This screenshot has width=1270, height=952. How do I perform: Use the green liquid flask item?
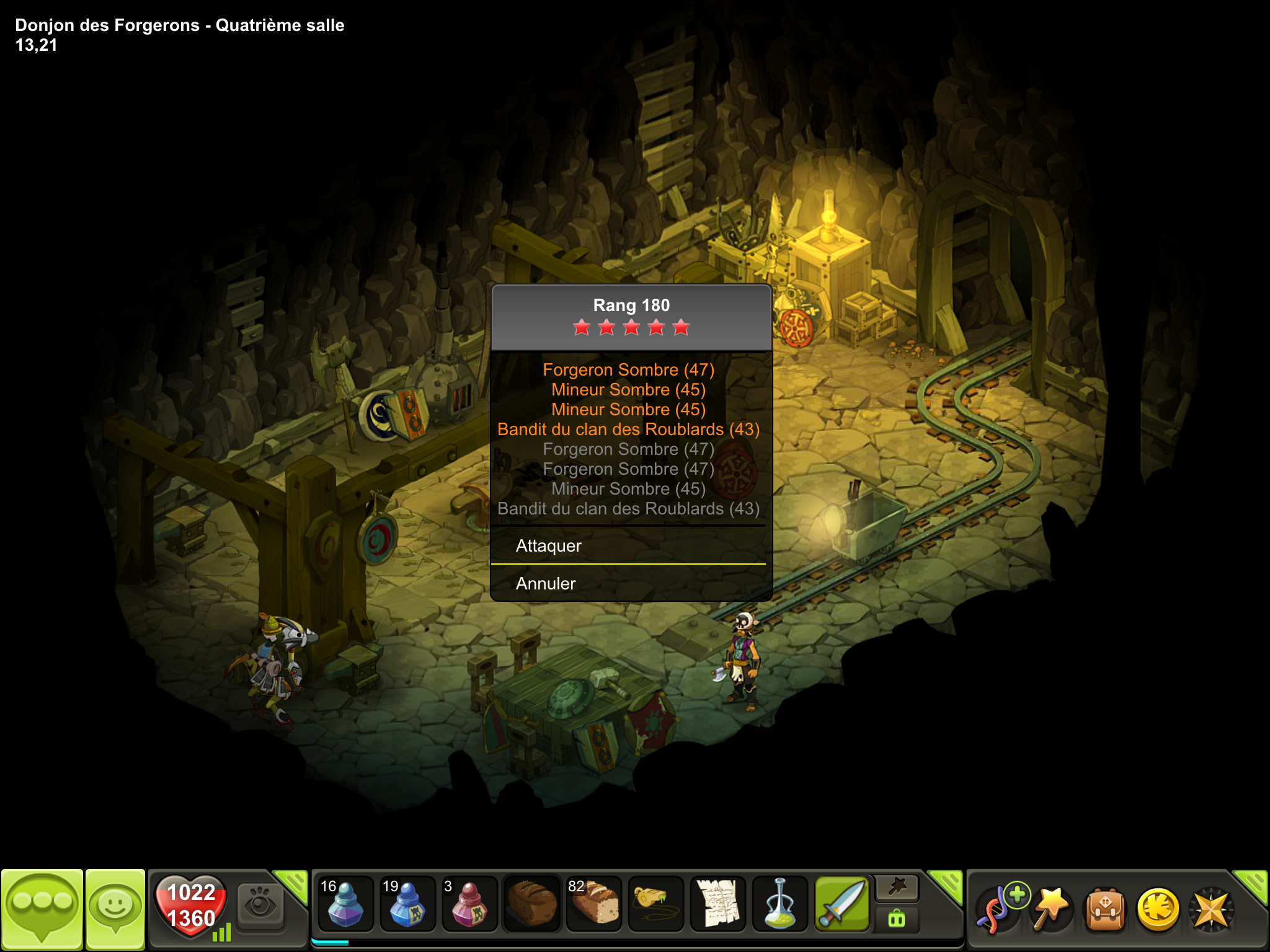(779, 904)
